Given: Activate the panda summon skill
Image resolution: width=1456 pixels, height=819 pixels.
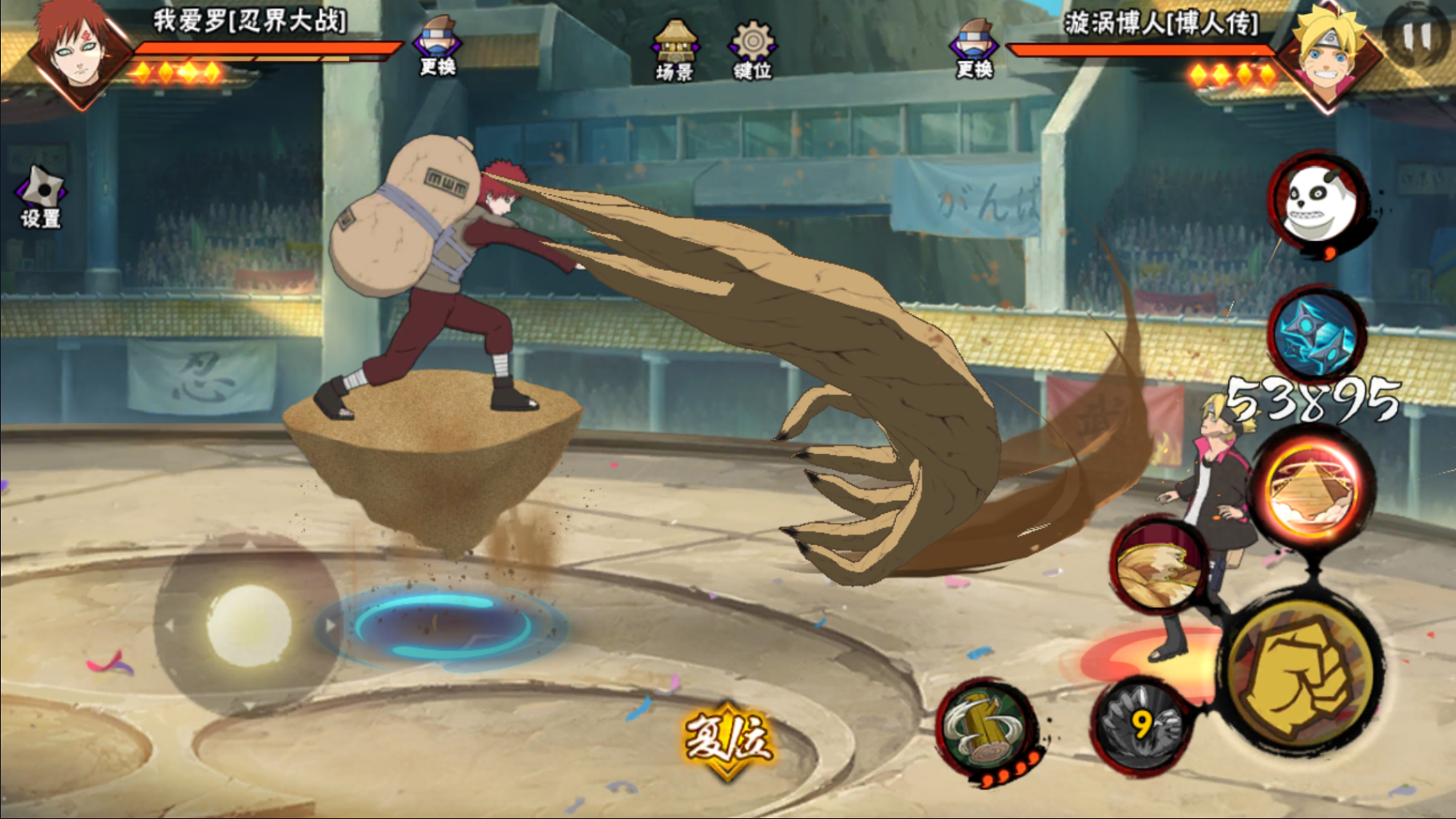Looking at the screenshot, I should [x=1318, y=202].
